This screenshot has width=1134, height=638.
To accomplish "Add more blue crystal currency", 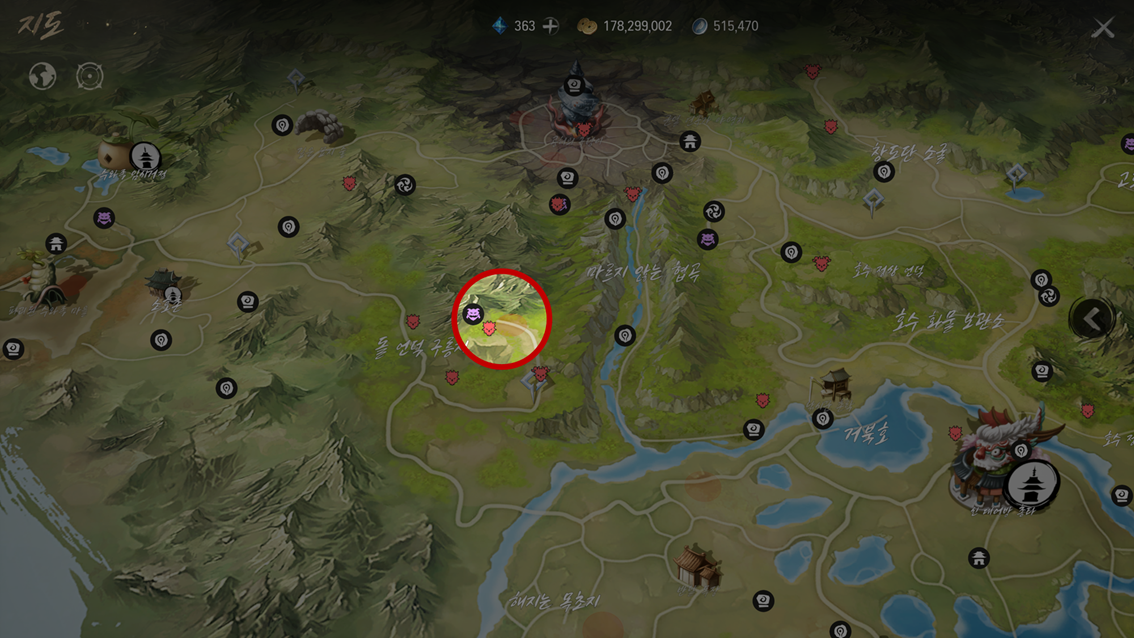I will point(551,26).
